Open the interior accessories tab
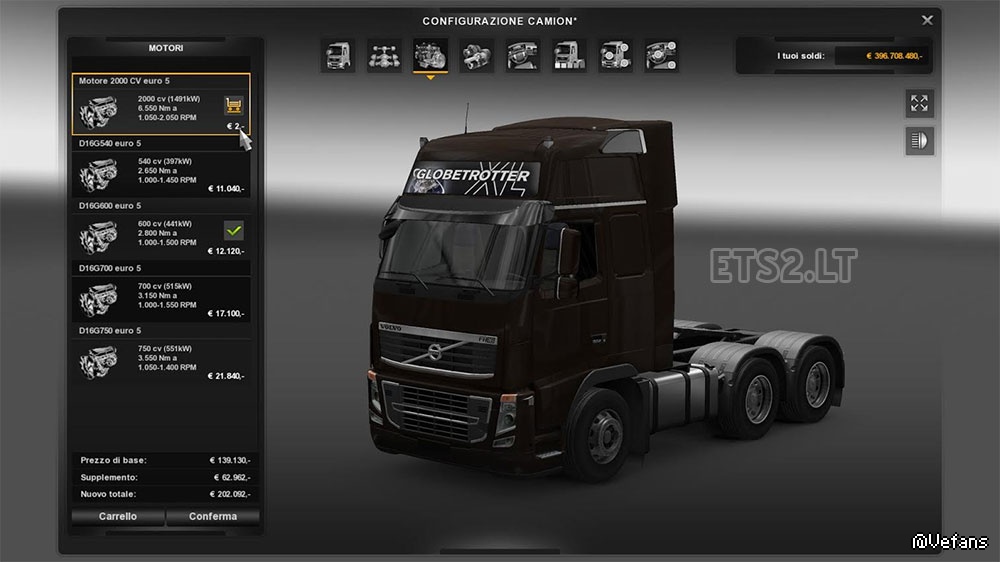 click(x=660, y=56)
